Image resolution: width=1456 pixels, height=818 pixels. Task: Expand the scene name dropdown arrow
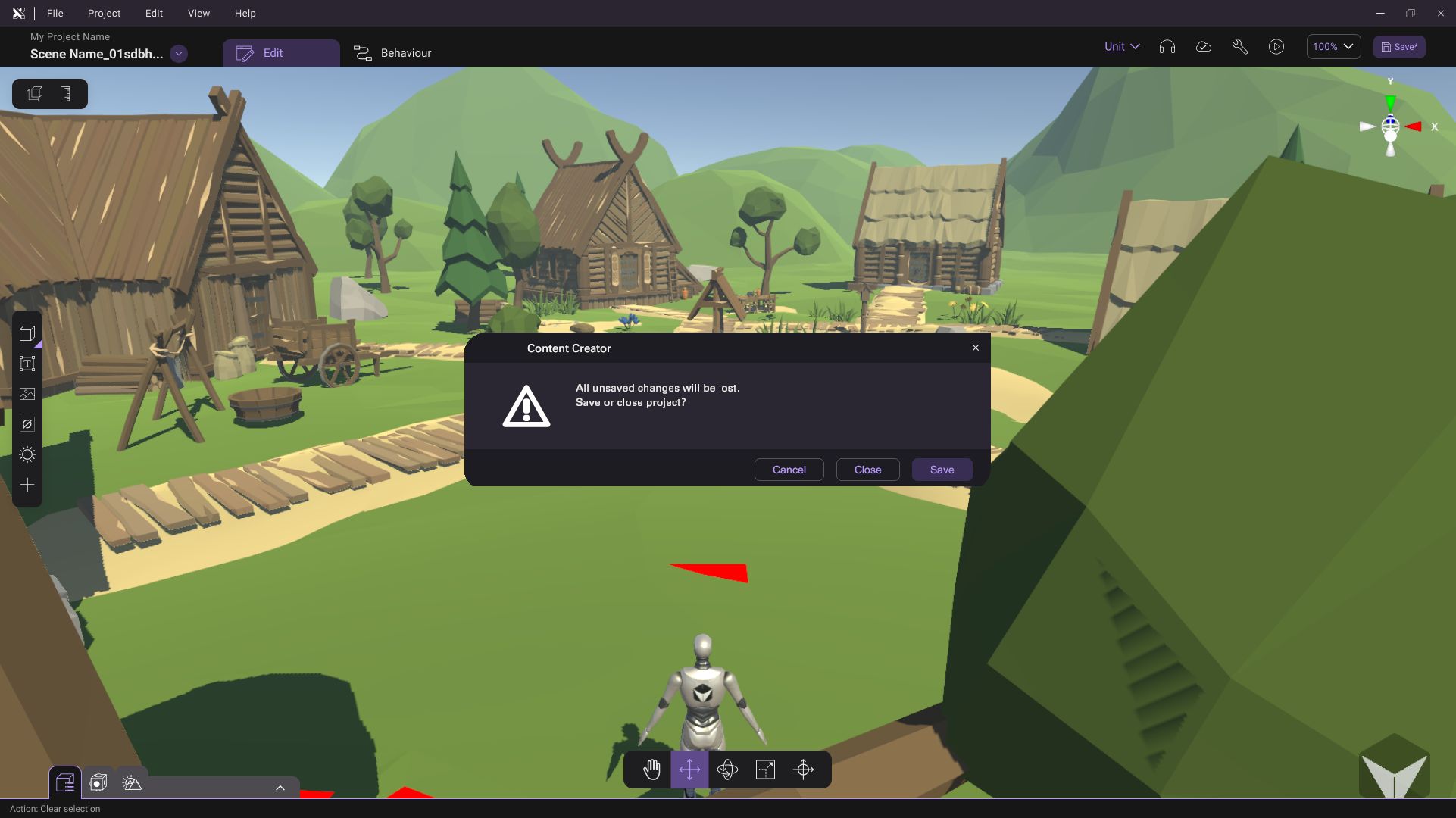tap(179, 54)
